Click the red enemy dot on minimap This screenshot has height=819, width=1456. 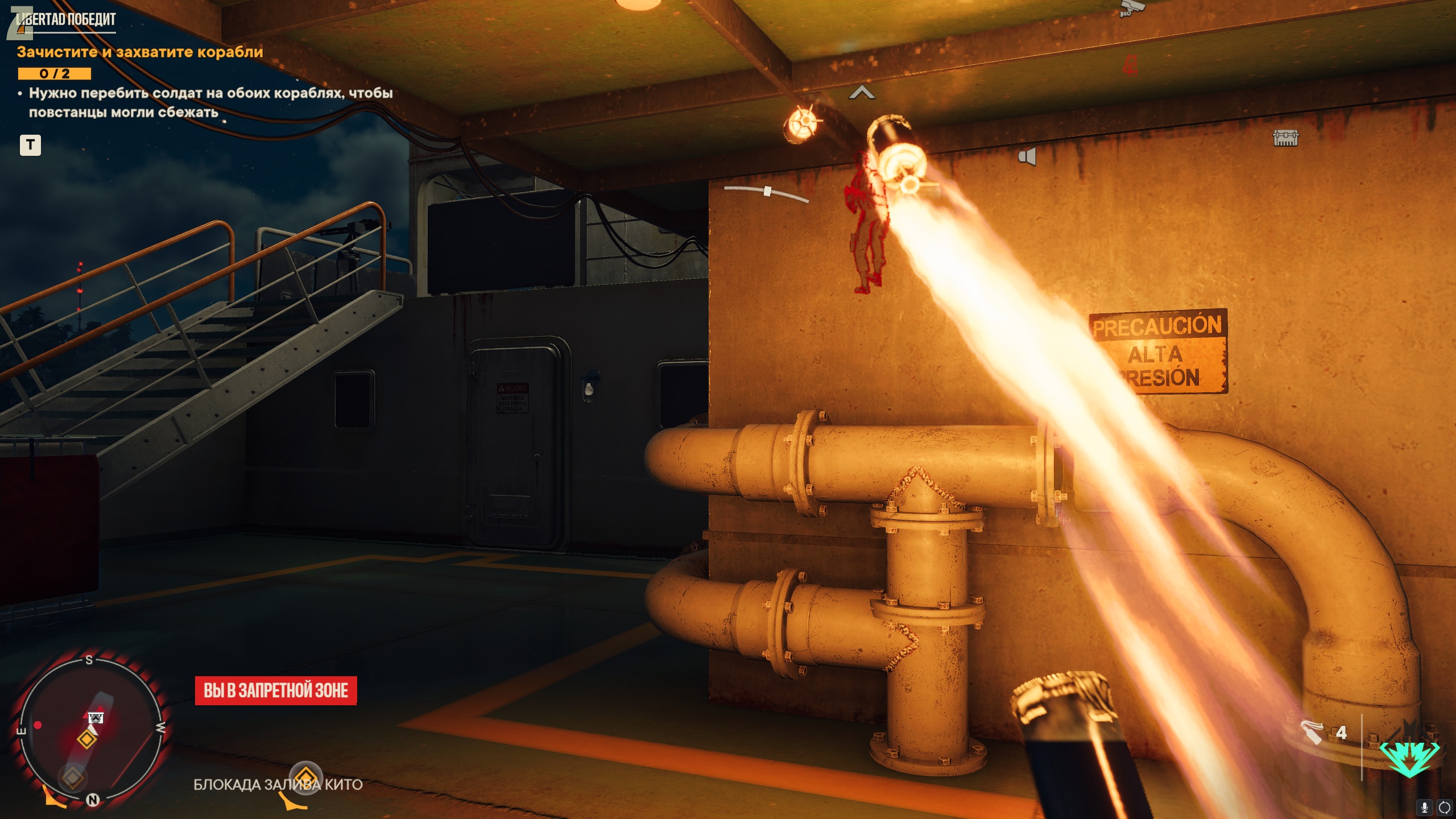[38, 725]
